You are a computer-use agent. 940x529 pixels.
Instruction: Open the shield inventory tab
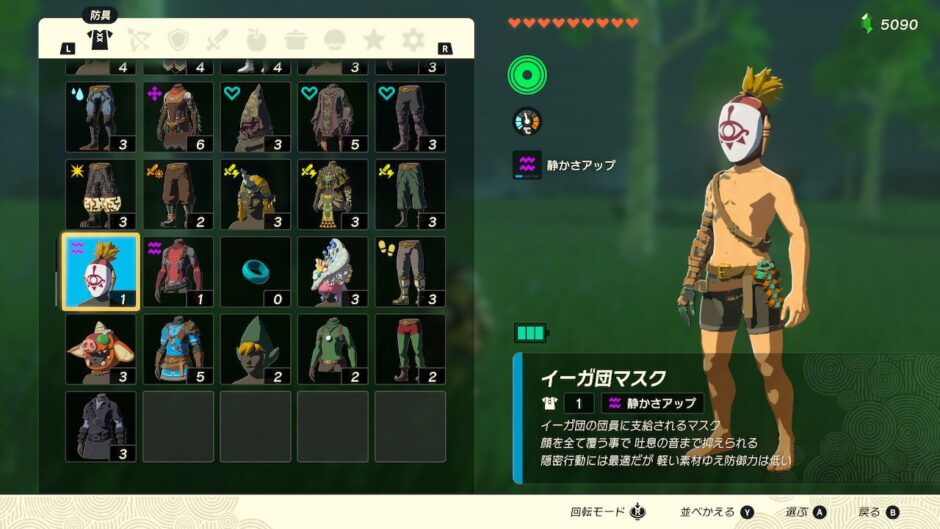tap(179, 40)
